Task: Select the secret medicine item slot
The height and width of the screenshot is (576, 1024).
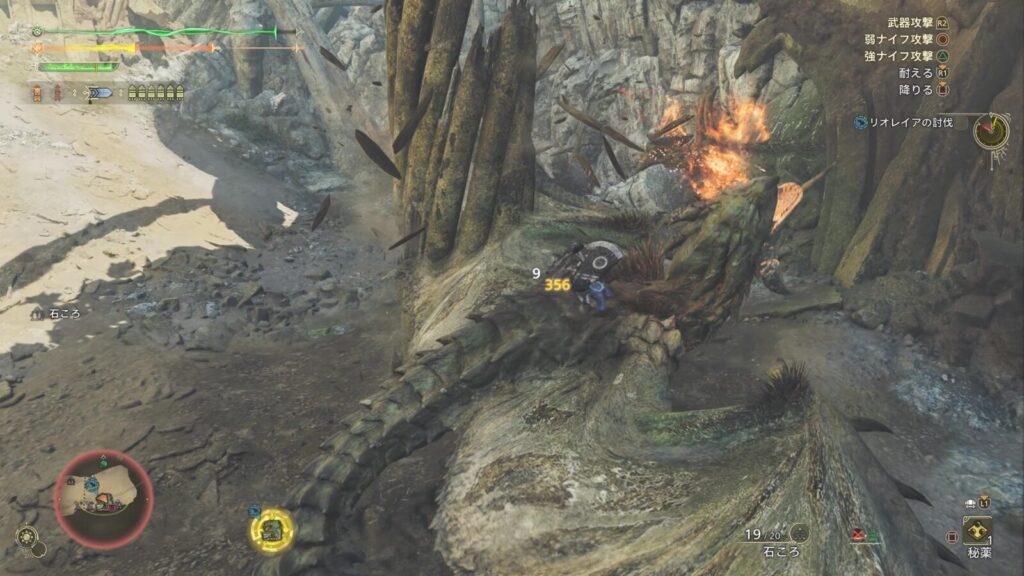Action: click(x=977, y=530)
